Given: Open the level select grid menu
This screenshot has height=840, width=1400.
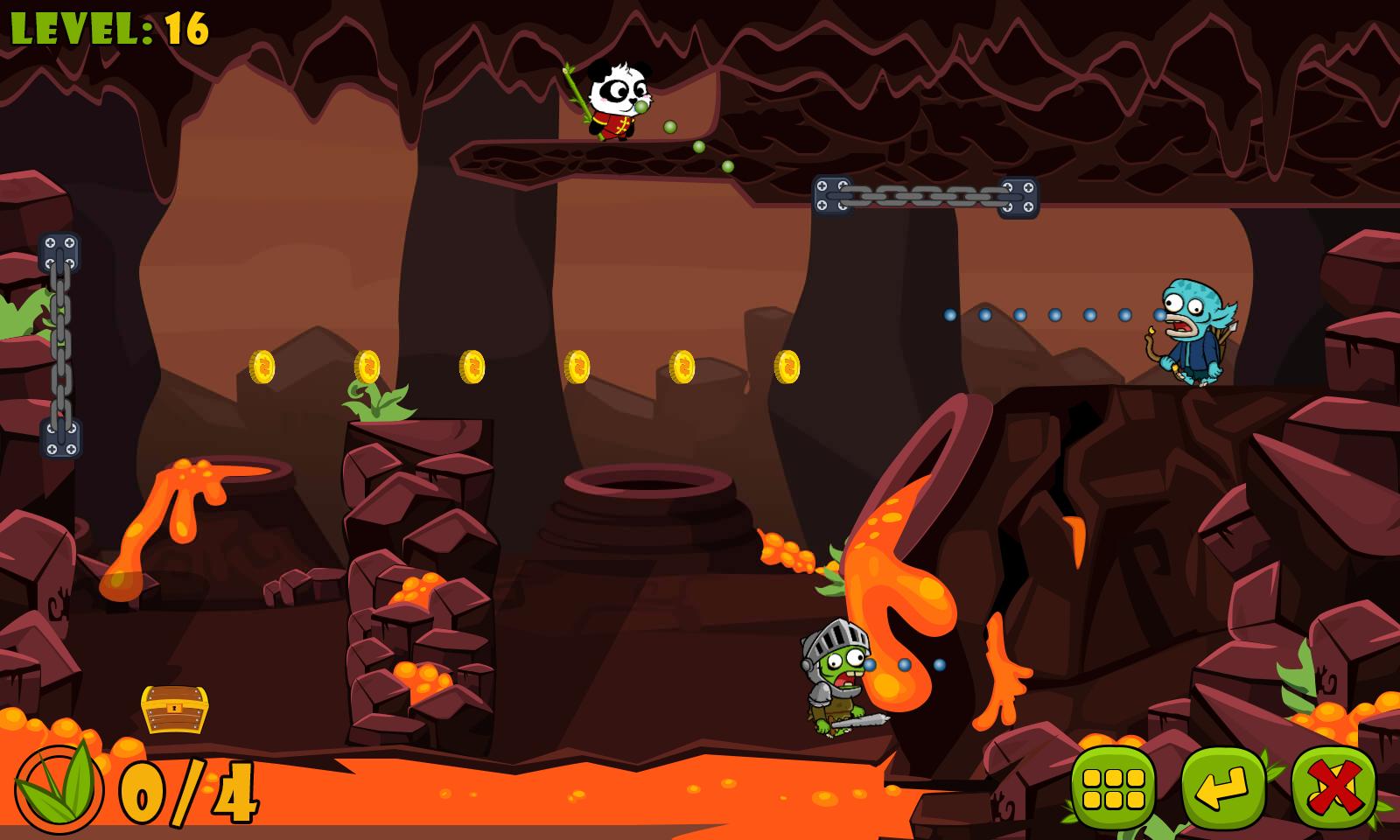Looking at the screenshot, I should point(1113,787).
